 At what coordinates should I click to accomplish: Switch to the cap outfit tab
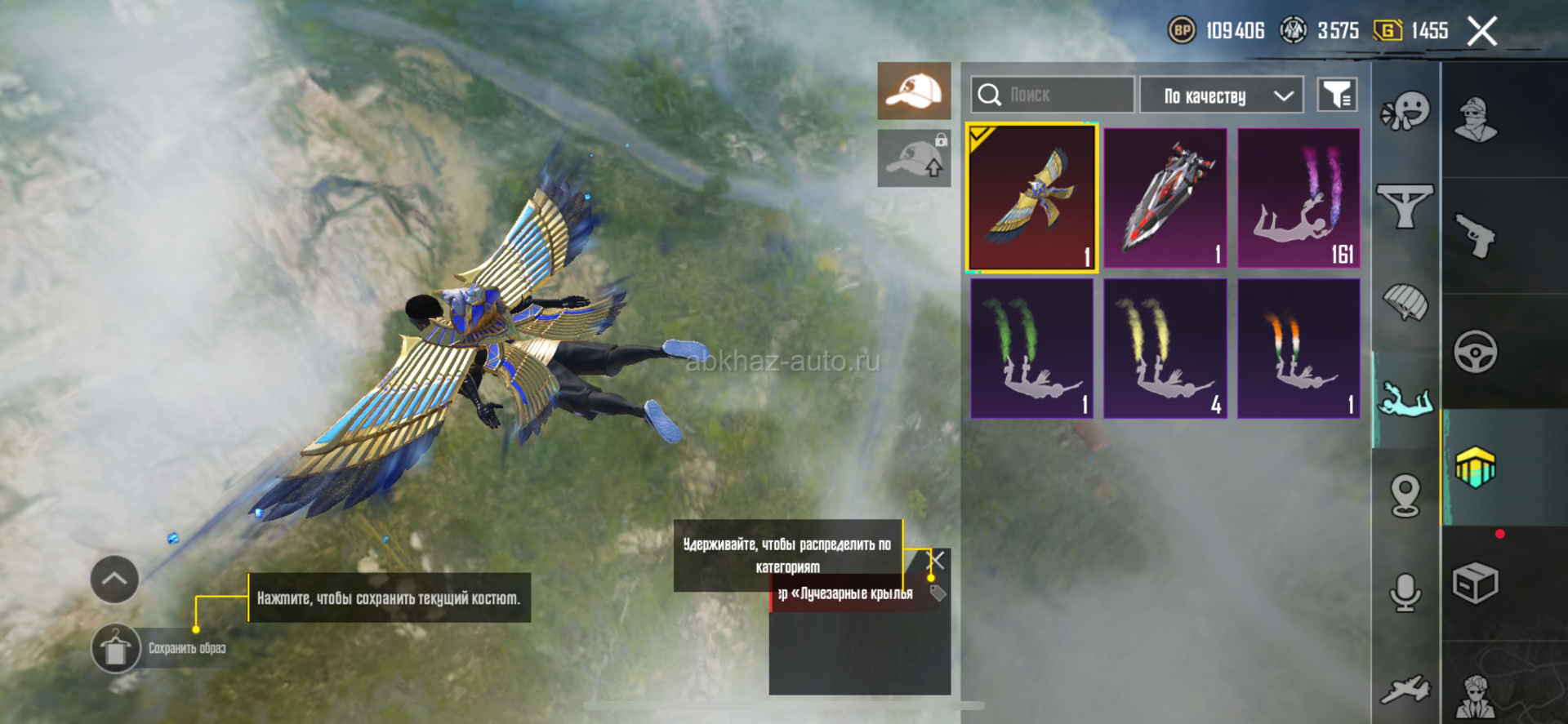914,91
